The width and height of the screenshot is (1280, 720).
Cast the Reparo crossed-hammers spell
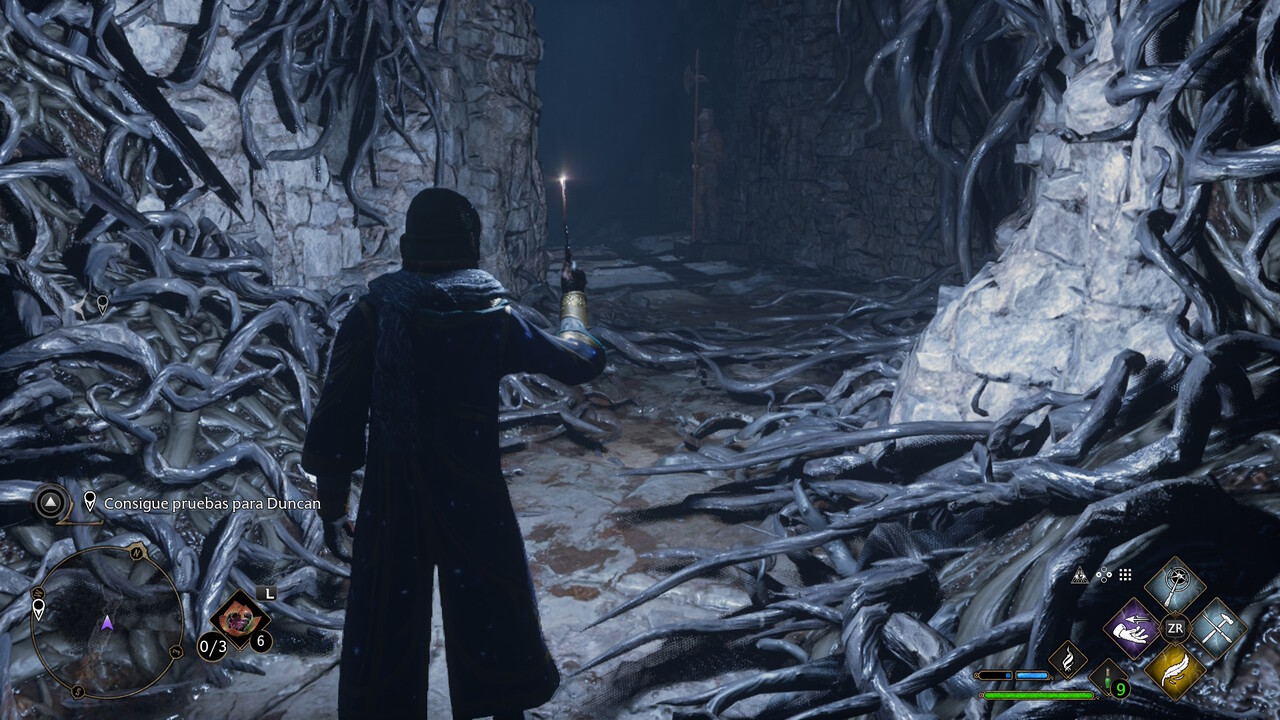pos(1219,628)
